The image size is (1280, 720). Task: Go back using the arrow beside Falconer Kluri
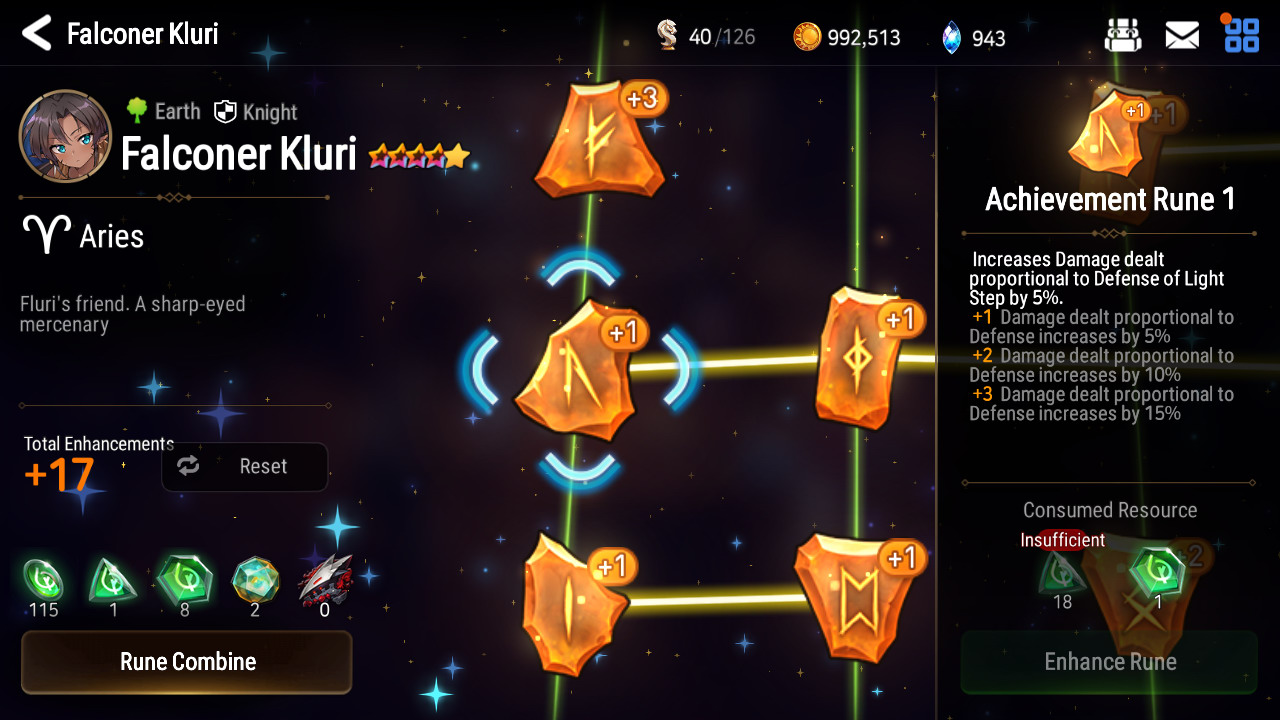(x=37, y=34)
